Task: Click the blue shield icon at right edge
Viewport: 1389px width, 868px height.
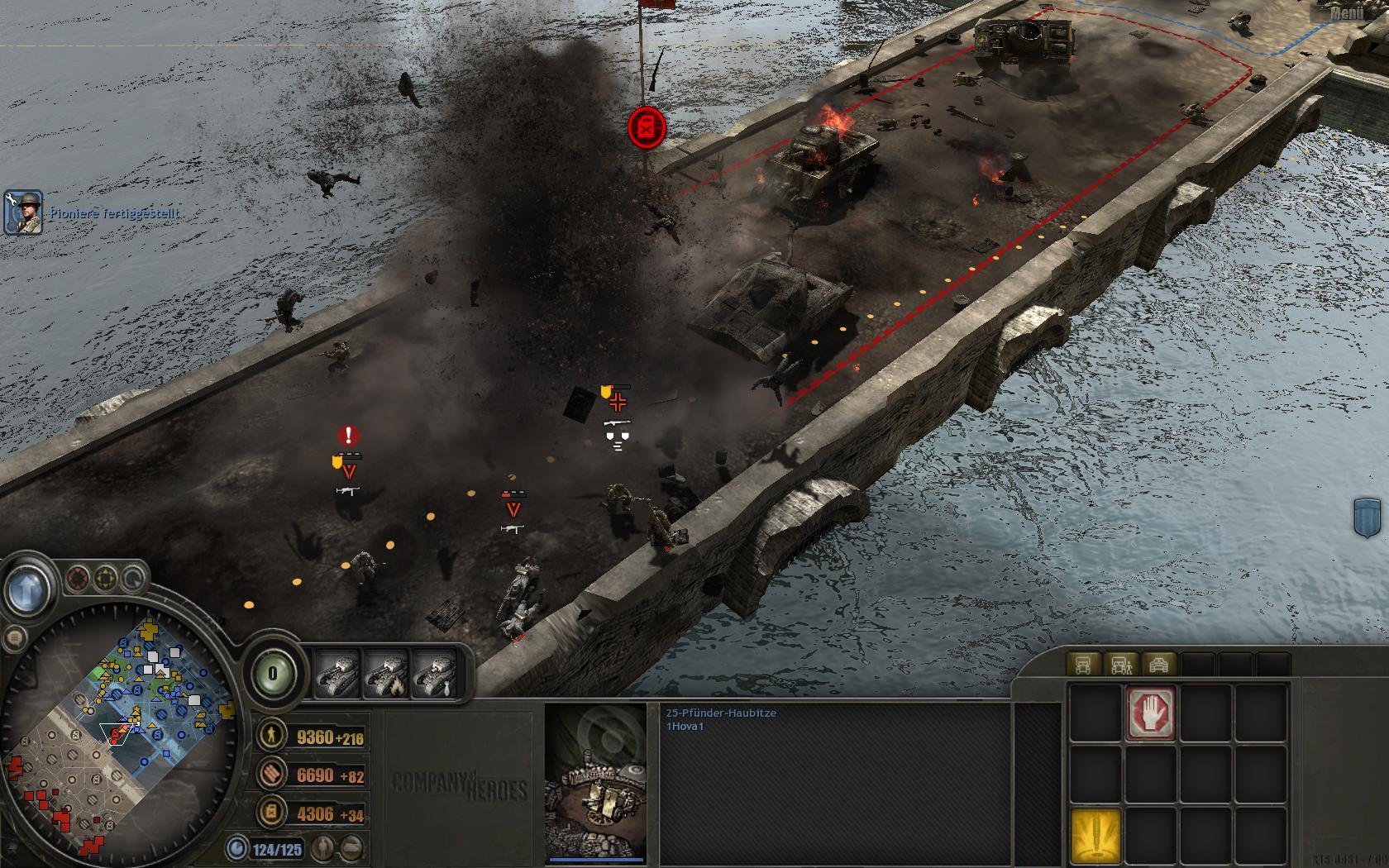Action: 1370,519
